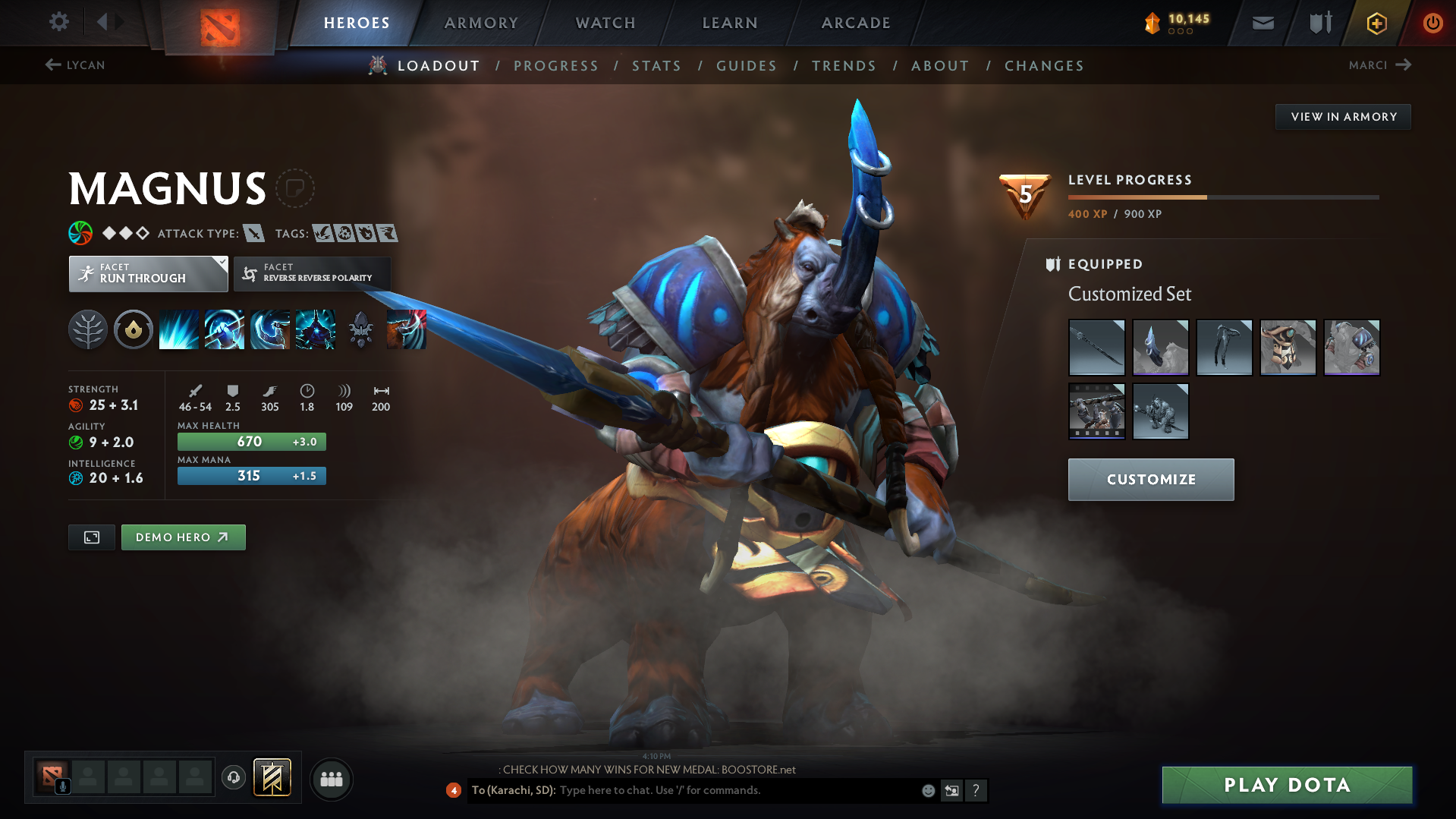Select the Reverse Reverse Polarity facet
Screen dimensions: 1456x819
[311, 273]
